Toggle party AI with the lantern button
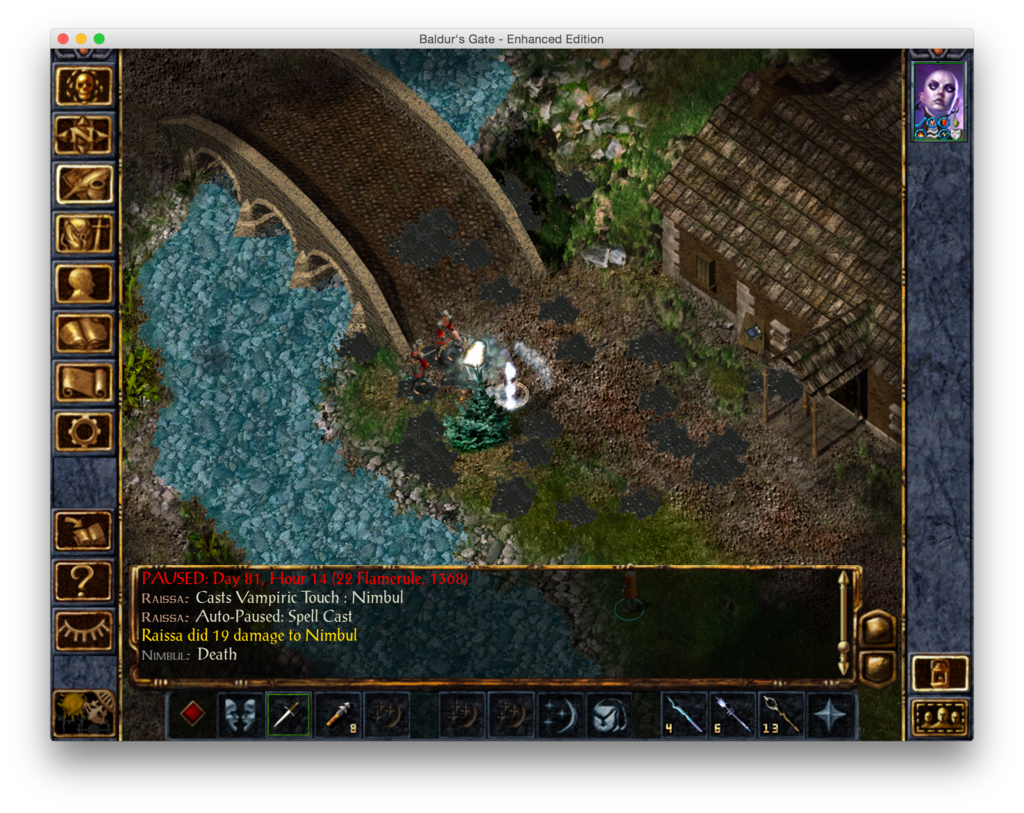1024x813 pixels. [x=939, y=673]
